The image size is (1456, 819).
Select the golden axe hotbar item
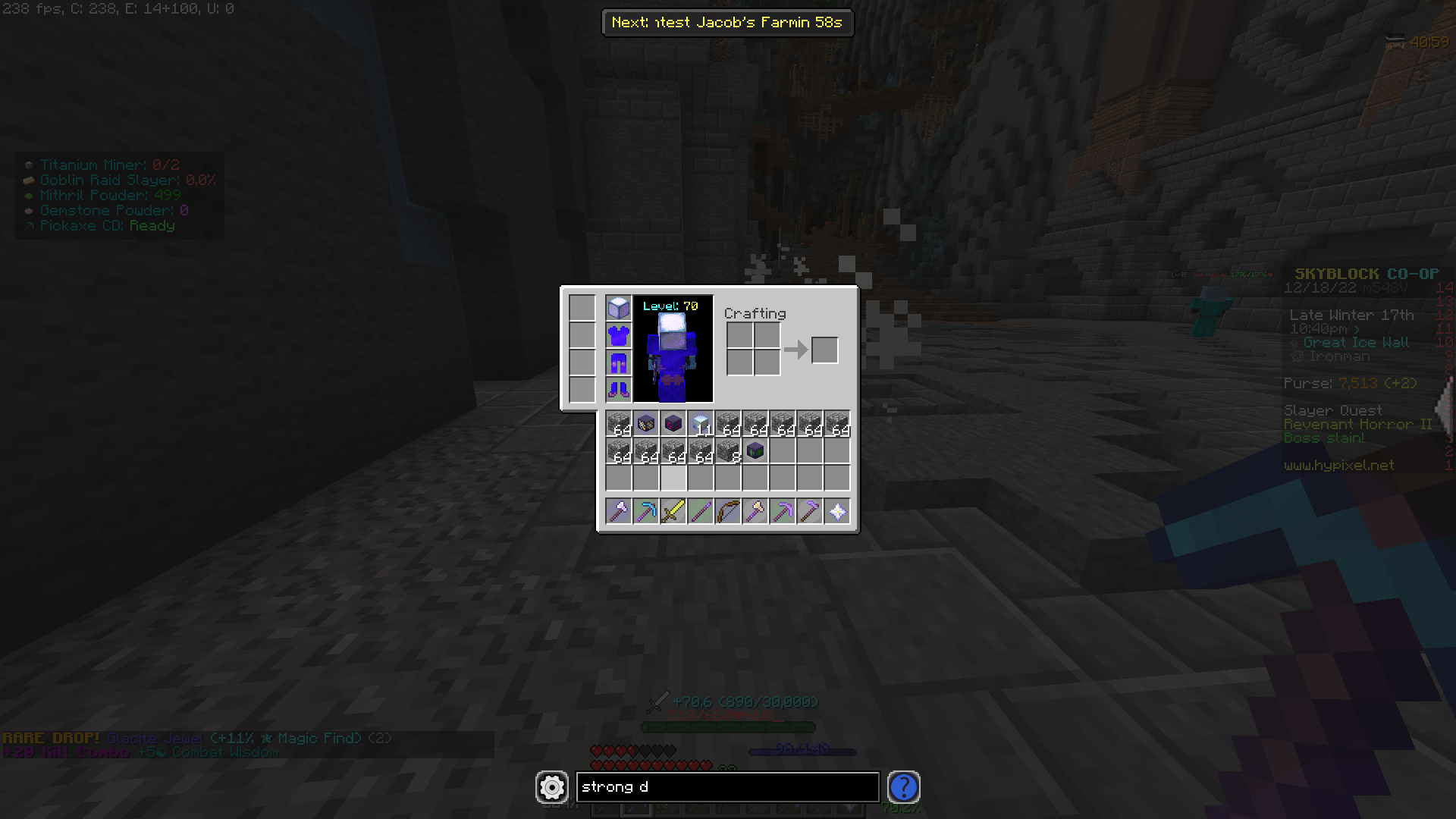[755, 510]
